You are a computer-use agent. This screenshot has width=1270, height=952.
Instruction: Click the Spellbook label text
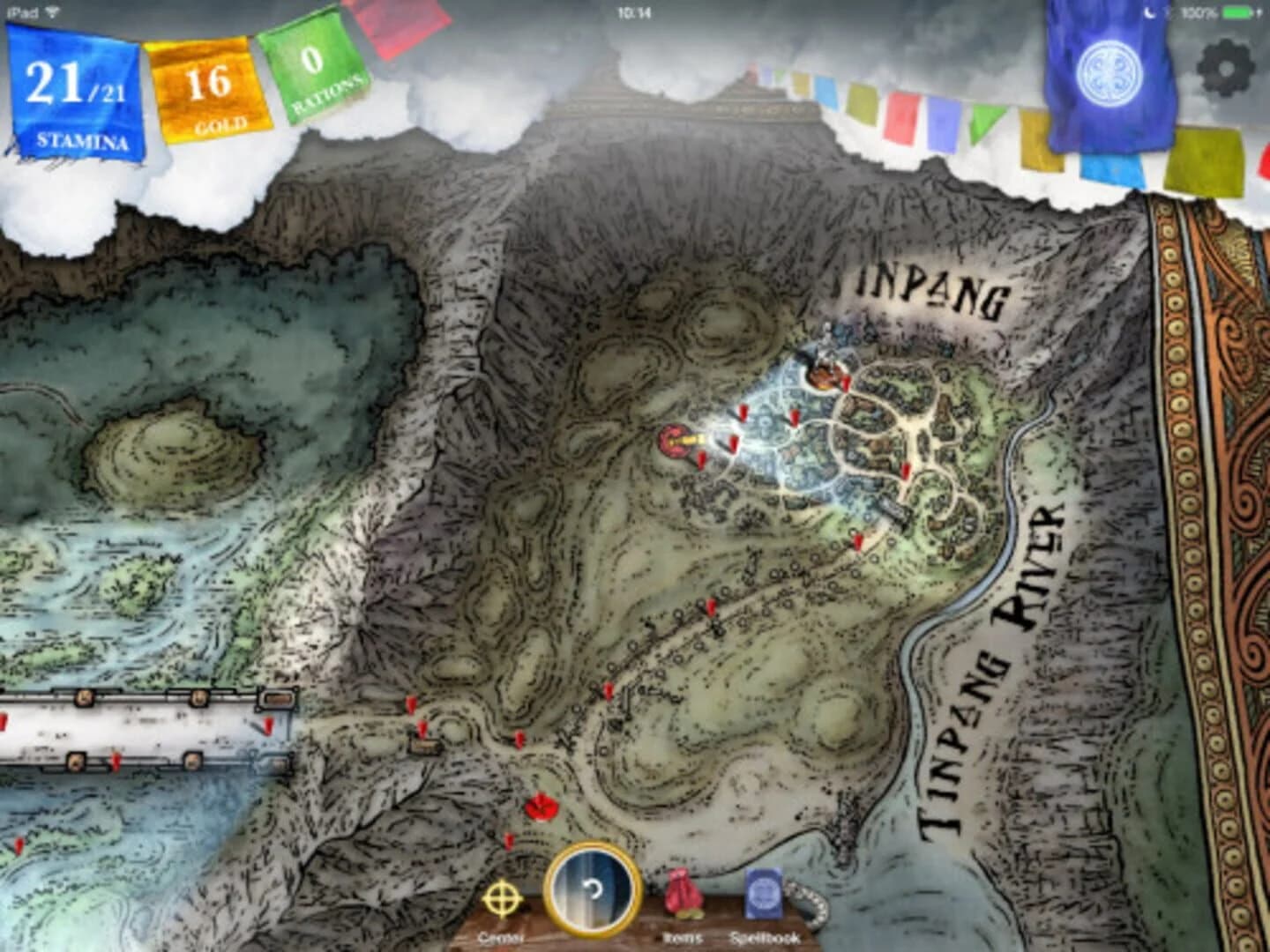[764, 936]
